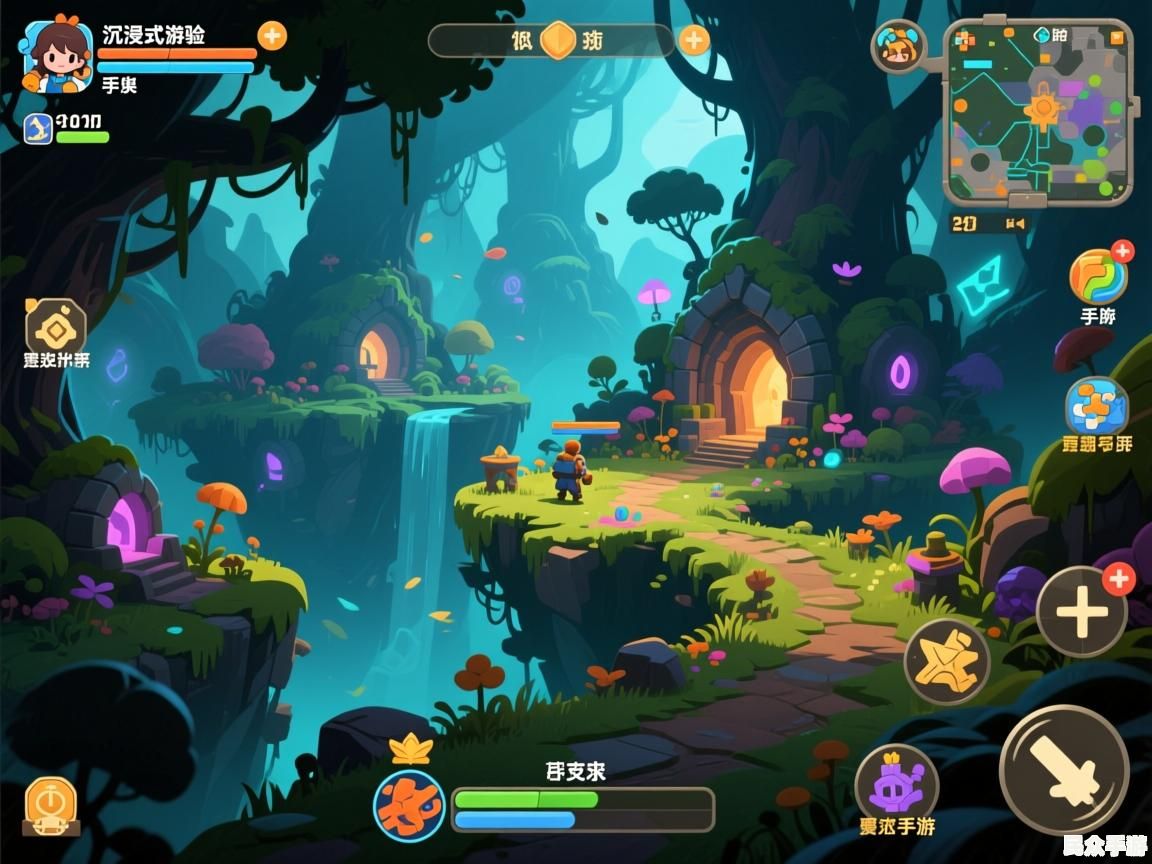
Task: Click the blue level badge icon
Action: [x=38, y=128]
